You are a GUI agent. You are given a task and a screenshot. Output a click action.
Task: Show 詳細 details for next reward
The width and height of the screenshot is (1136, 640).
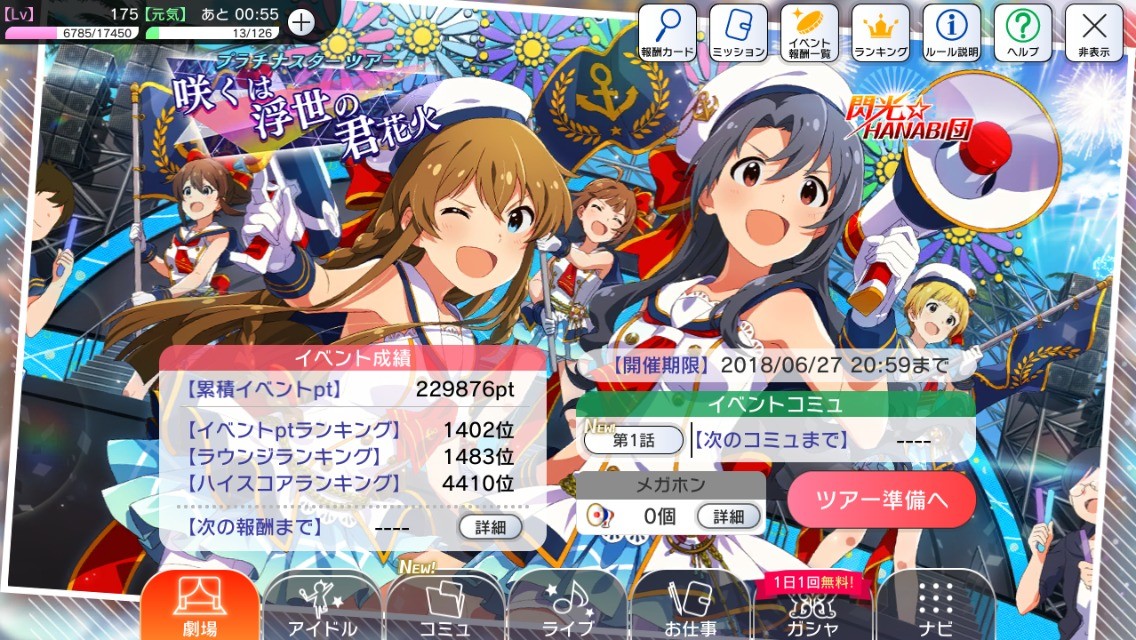pos(490,526)
